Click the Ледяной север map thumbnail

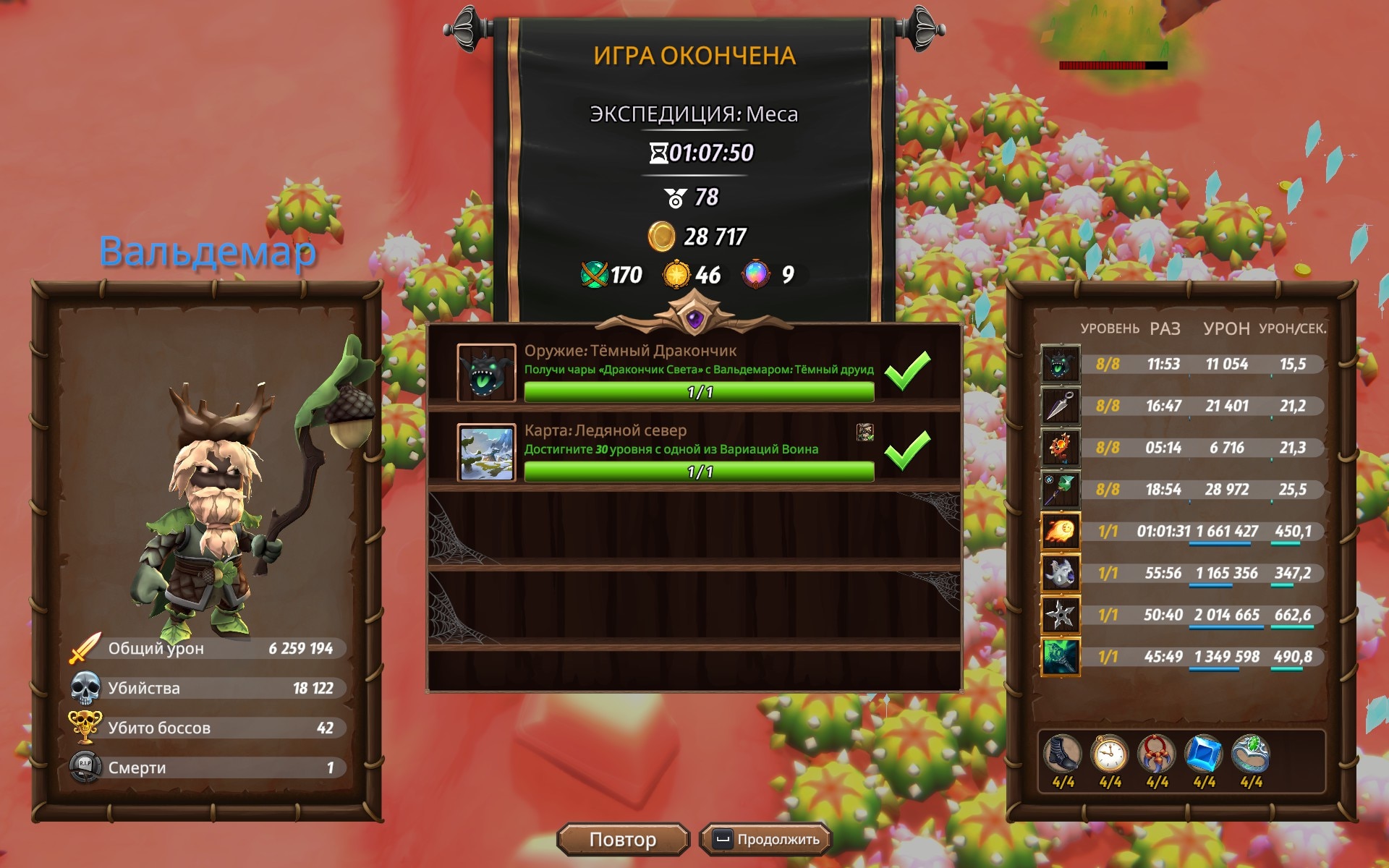(486, 453)
